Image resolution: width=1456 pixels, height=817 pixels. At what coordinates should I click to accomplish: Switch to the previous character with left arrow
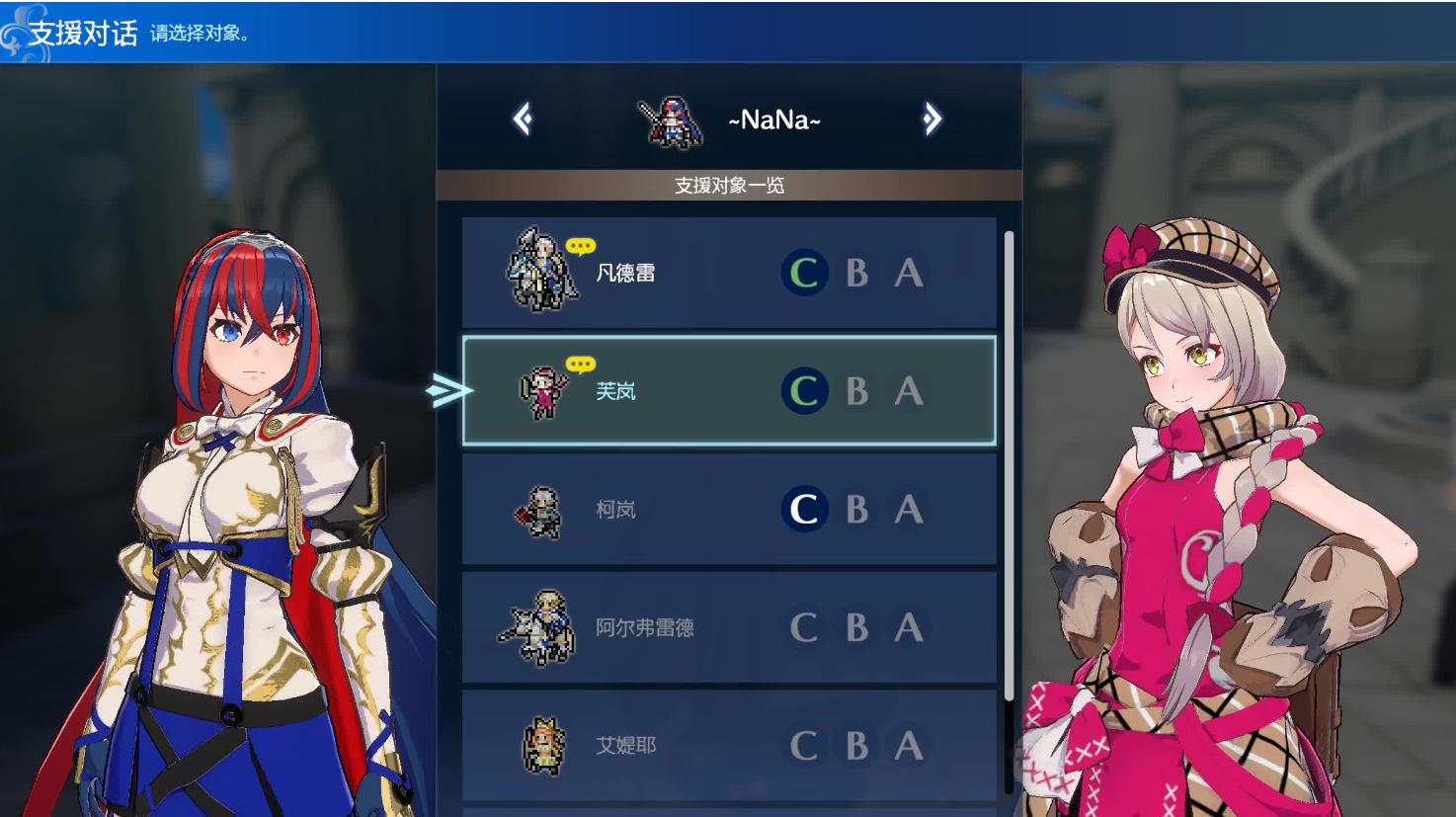(523, 120)
